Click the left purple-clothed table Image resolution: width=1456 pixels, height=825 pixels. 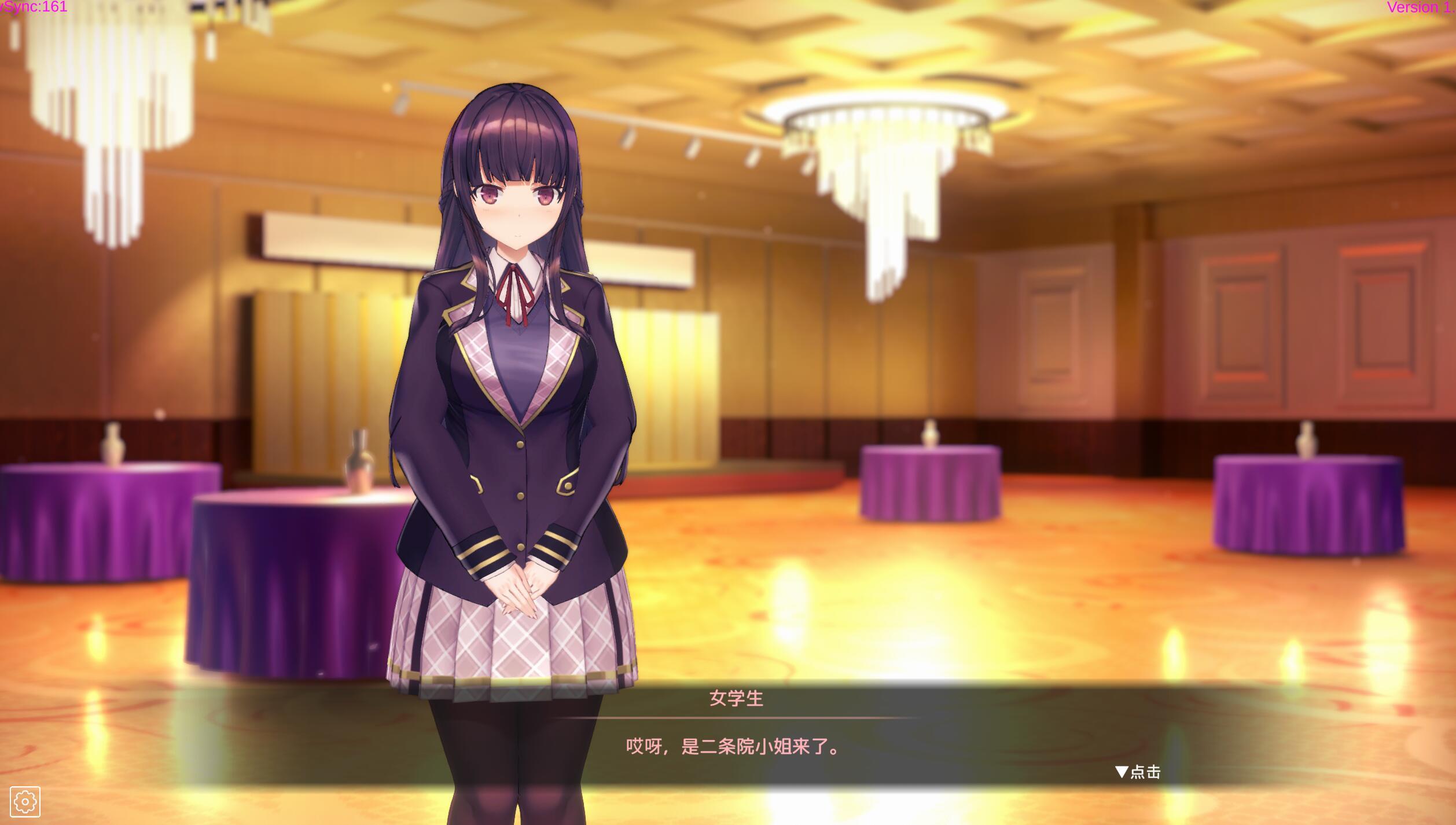click(x=104, y=521)
